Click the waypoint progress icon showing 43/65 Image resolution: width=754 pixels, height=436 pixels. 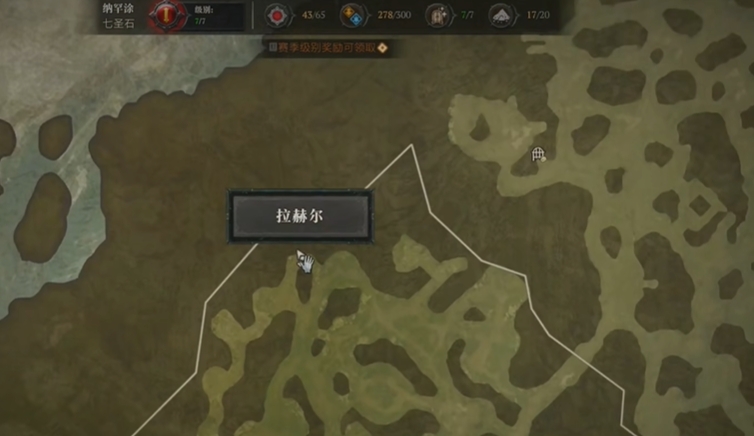point(276,16)
